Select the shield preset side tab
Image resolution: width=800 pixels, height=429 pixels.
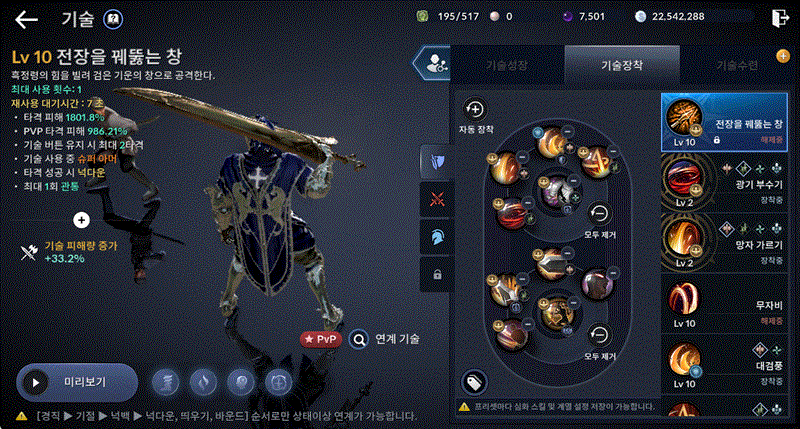[x=436, y=160]
